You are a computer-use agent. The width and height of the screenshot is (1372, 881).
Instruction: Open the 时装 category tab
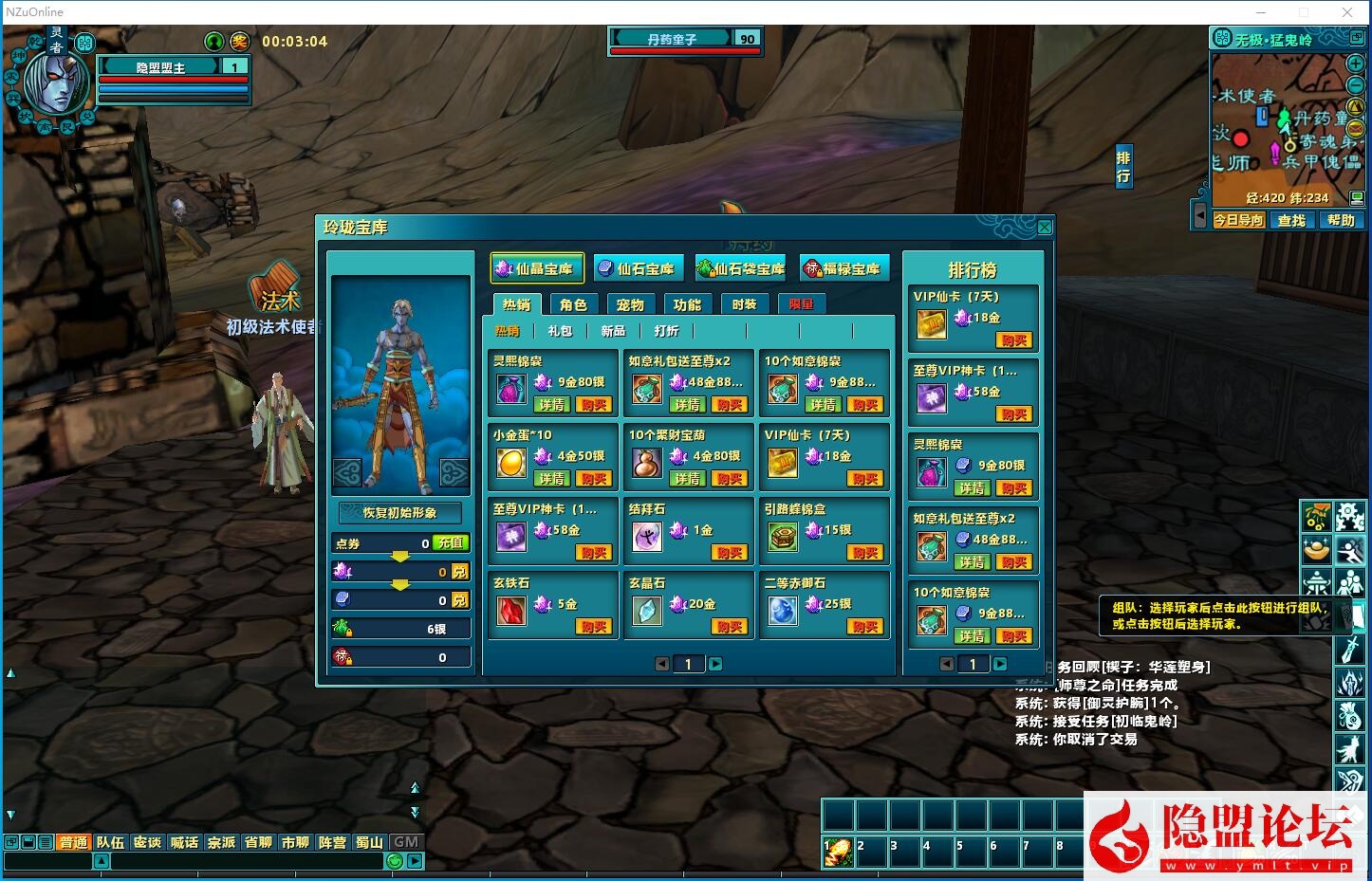[x=744, y=304]
